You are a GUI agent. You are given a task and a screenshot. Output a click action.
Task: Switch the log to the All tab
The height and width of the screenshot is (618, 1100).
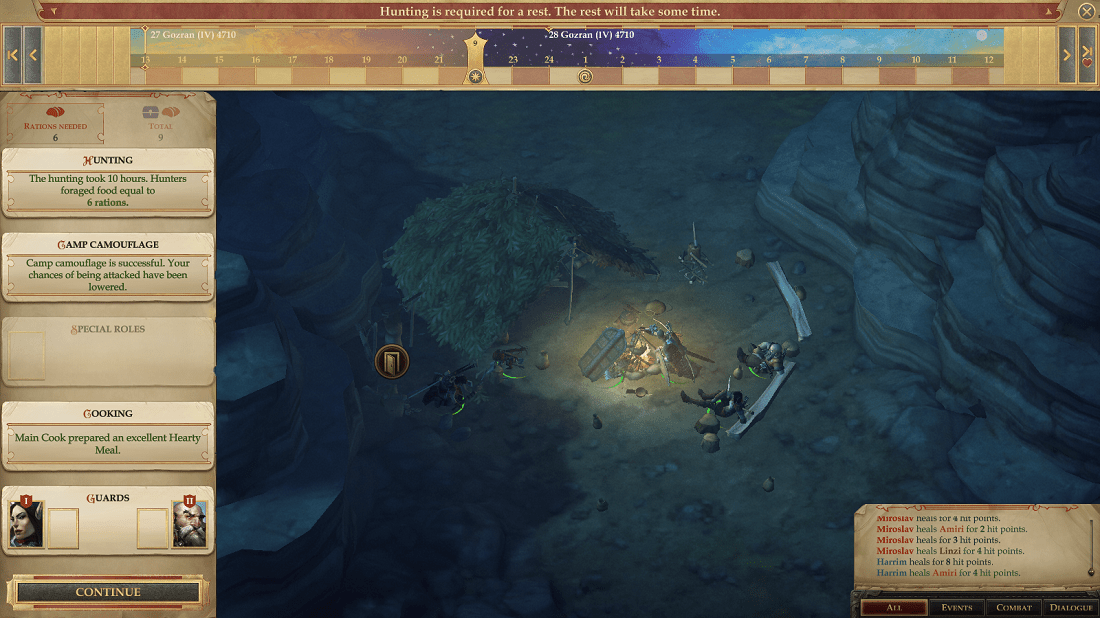892,607
